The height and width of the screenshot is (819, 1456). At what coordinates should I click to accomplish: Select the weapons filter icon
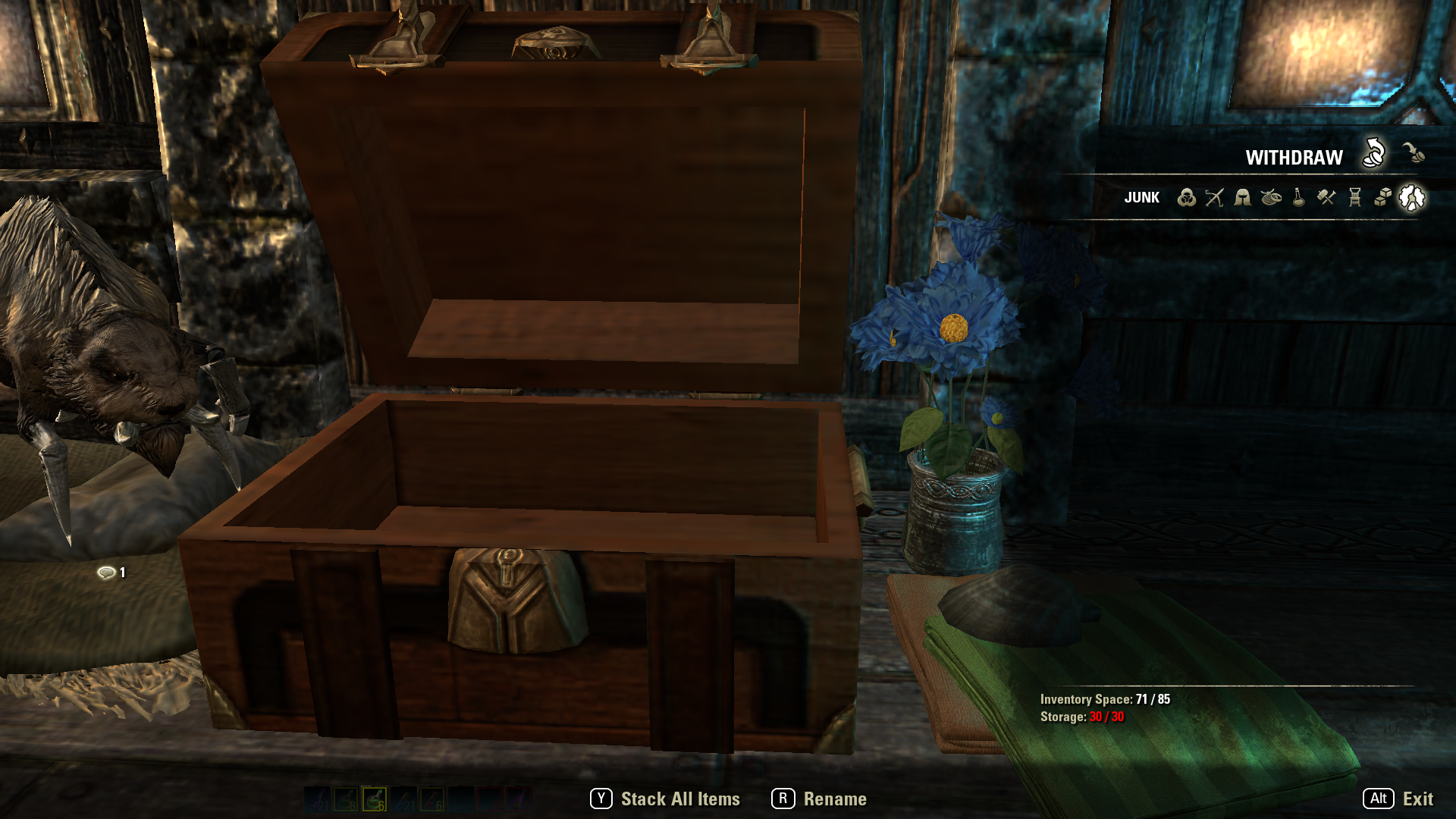click(x=1214, y=197)
